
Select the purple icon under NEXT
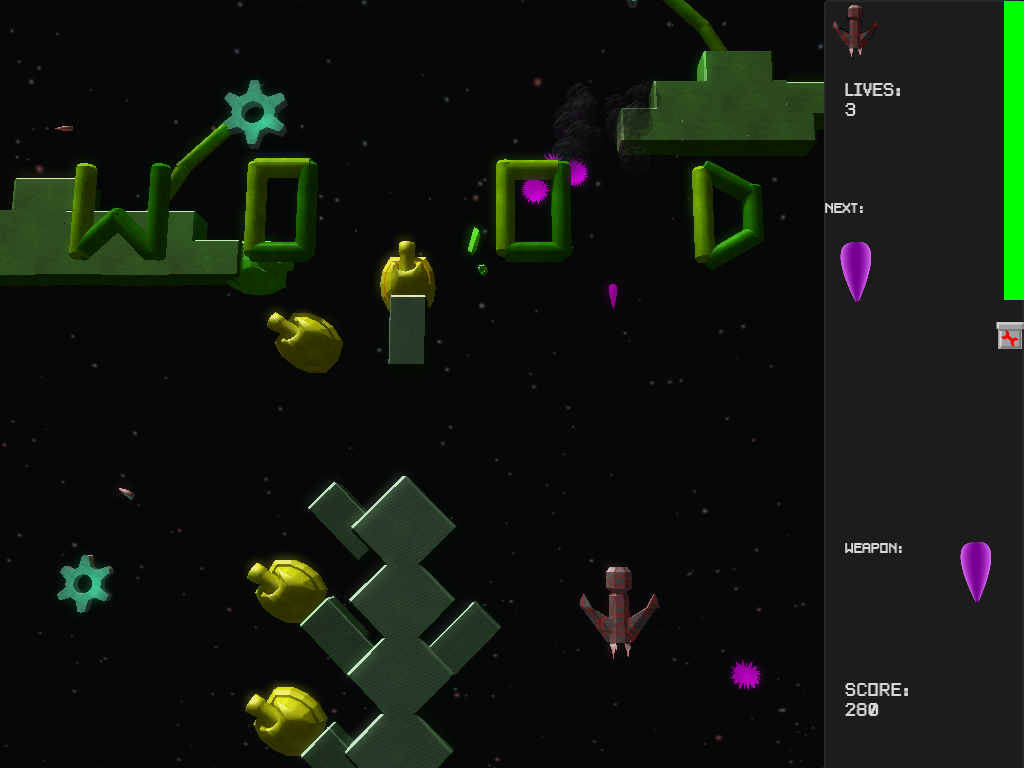(855, 268)
